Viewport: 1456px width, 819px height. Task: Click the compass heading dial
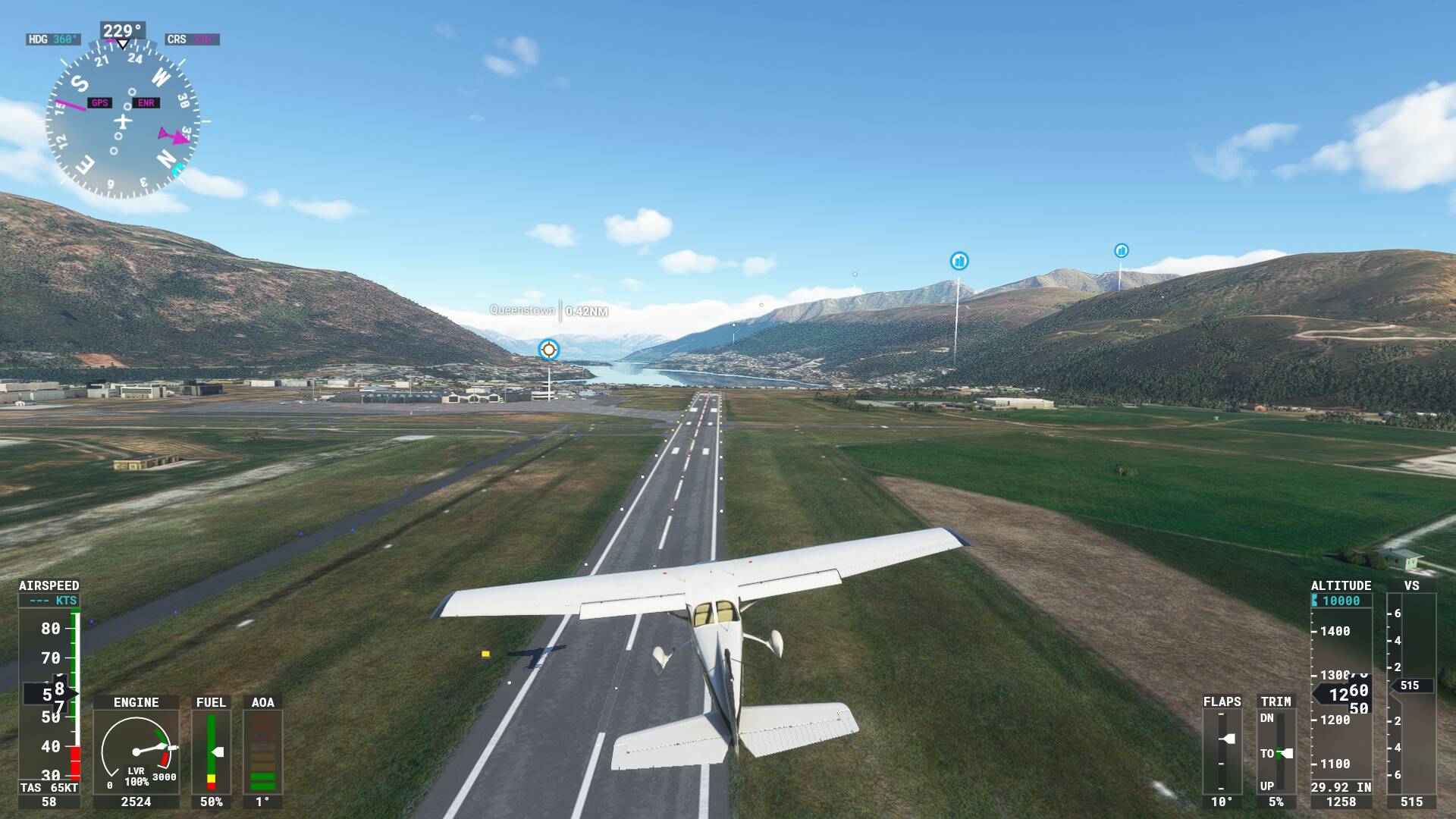122,121
